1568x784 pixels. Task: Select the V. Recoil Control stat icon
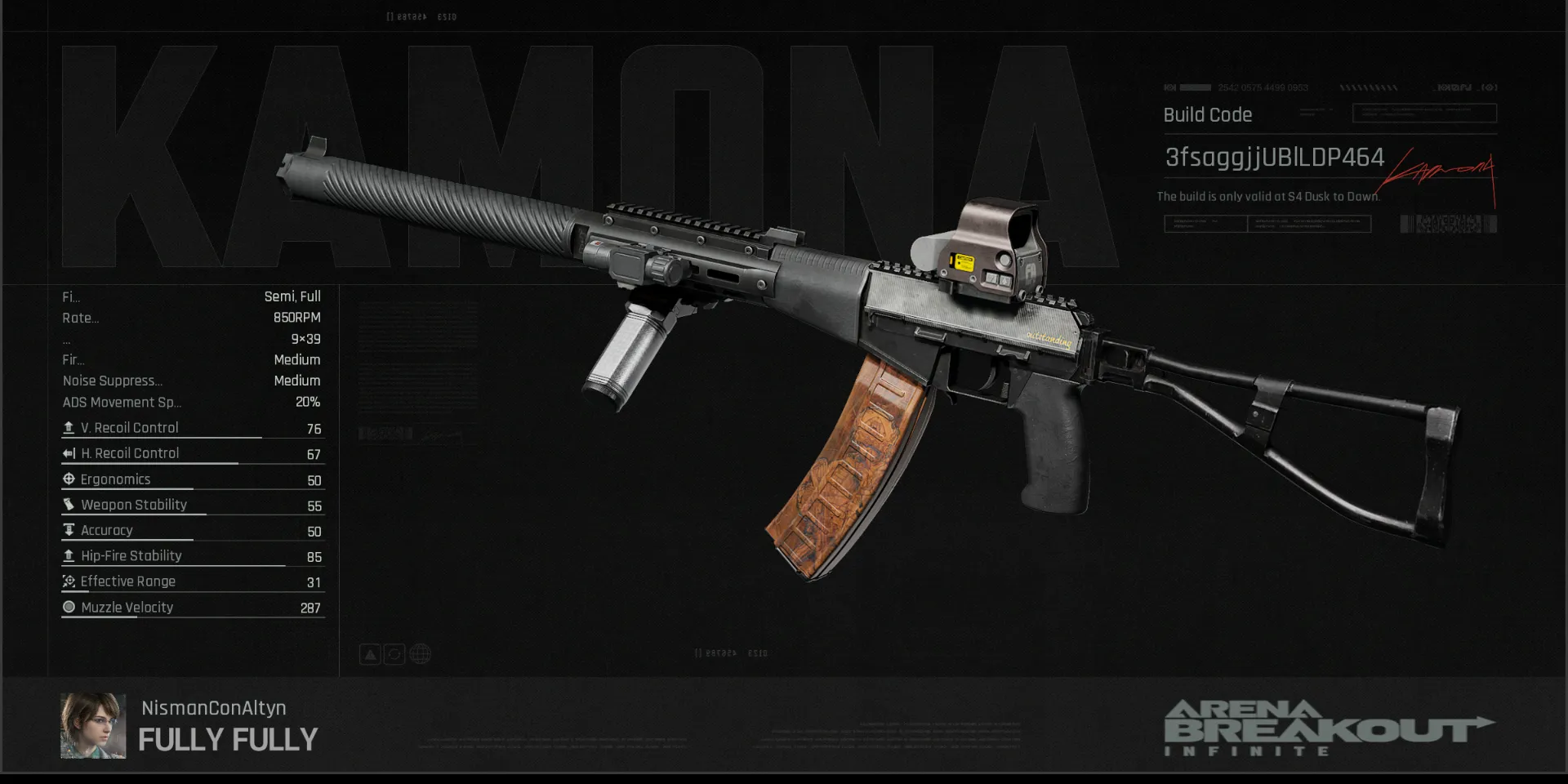click(69, 427)
